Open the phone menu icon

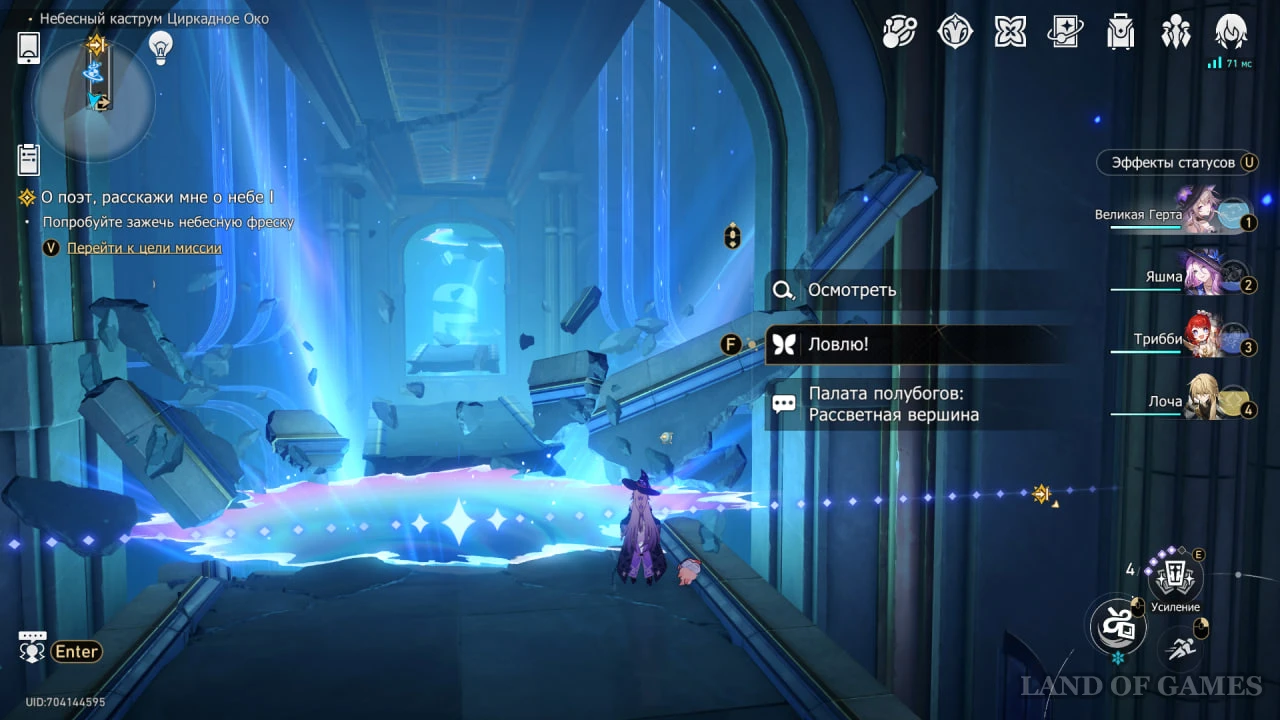click(x=29, y=48)
